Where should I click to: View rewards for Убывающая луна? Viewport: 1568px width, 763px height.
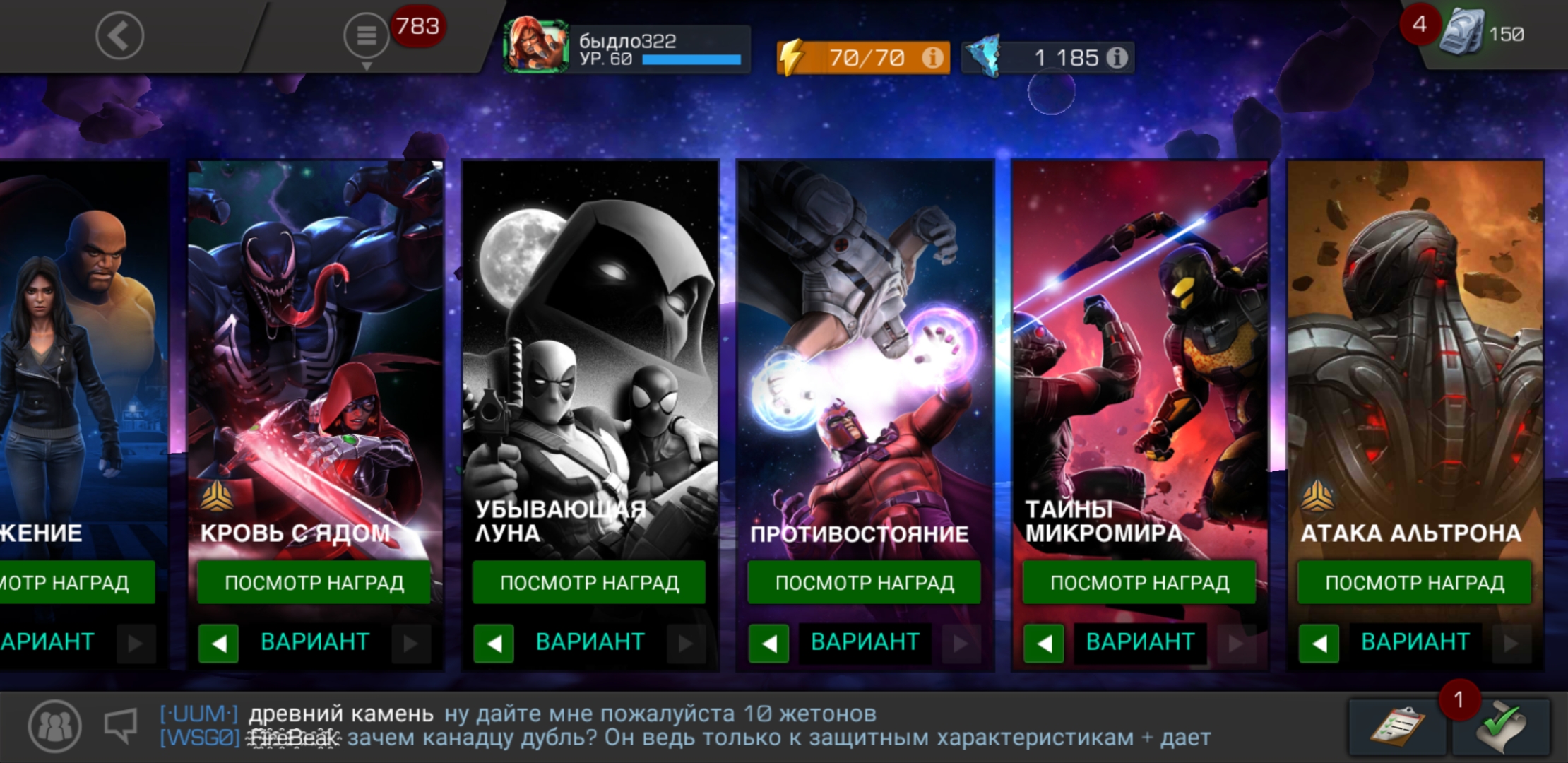pos(589,582)
